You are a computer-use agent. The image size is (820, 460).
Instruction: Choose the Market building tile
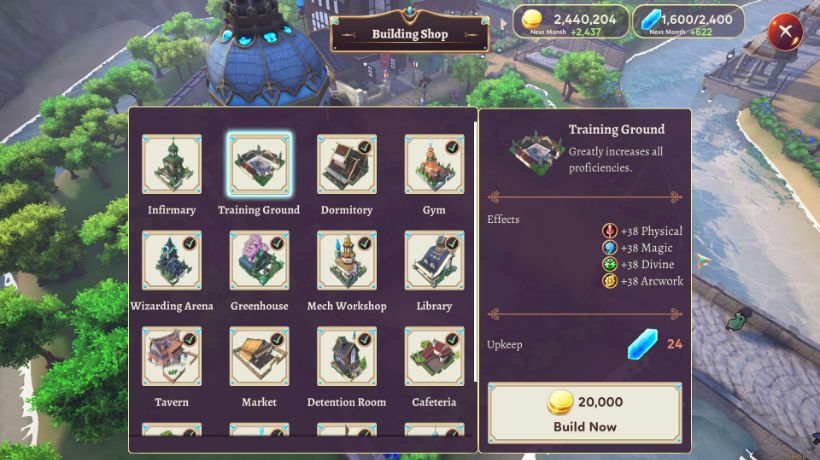(x=259, y=357)
